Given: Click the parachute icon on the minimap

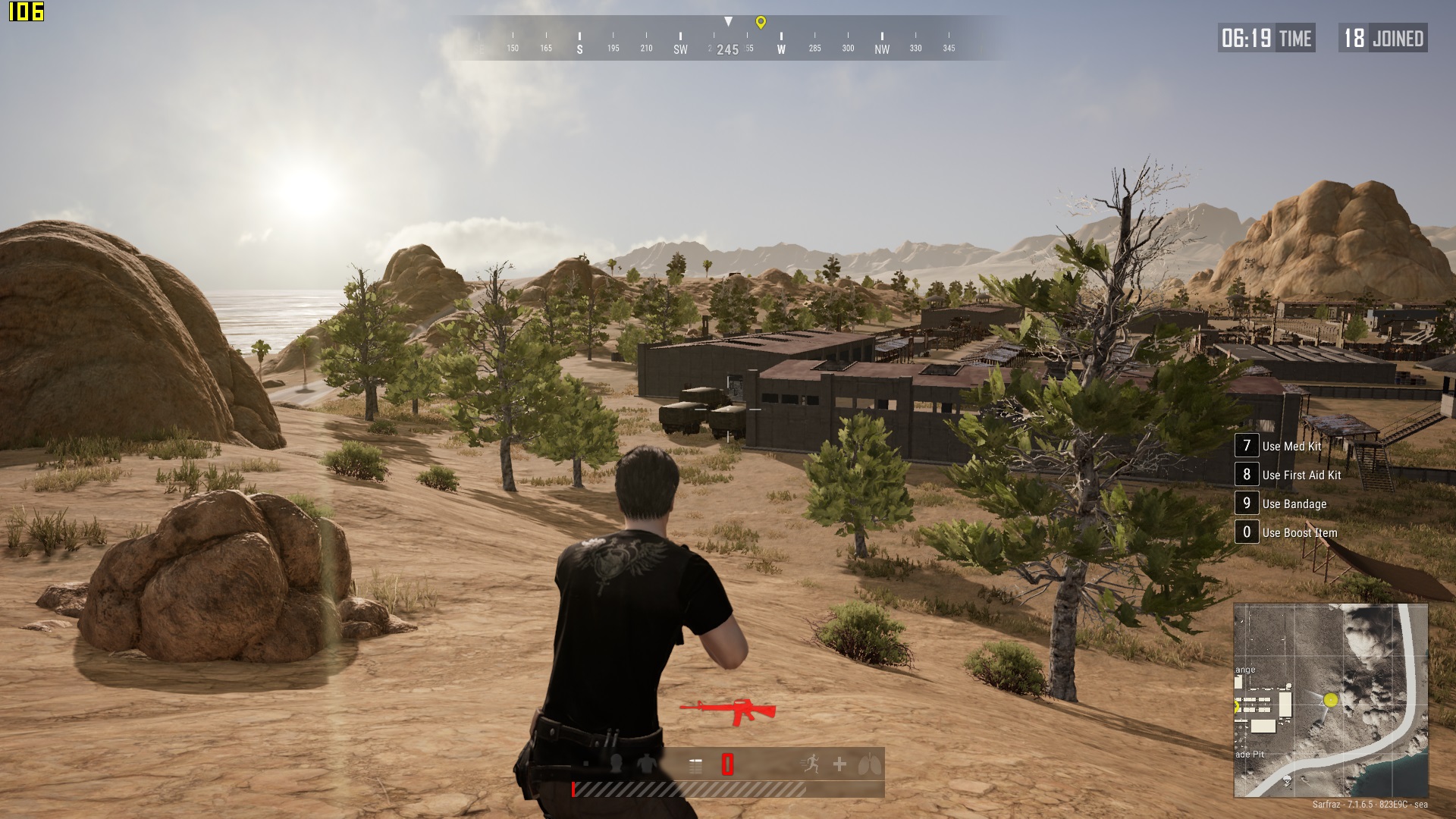Looking at the screenshot, I should [x=1287, y=780].
